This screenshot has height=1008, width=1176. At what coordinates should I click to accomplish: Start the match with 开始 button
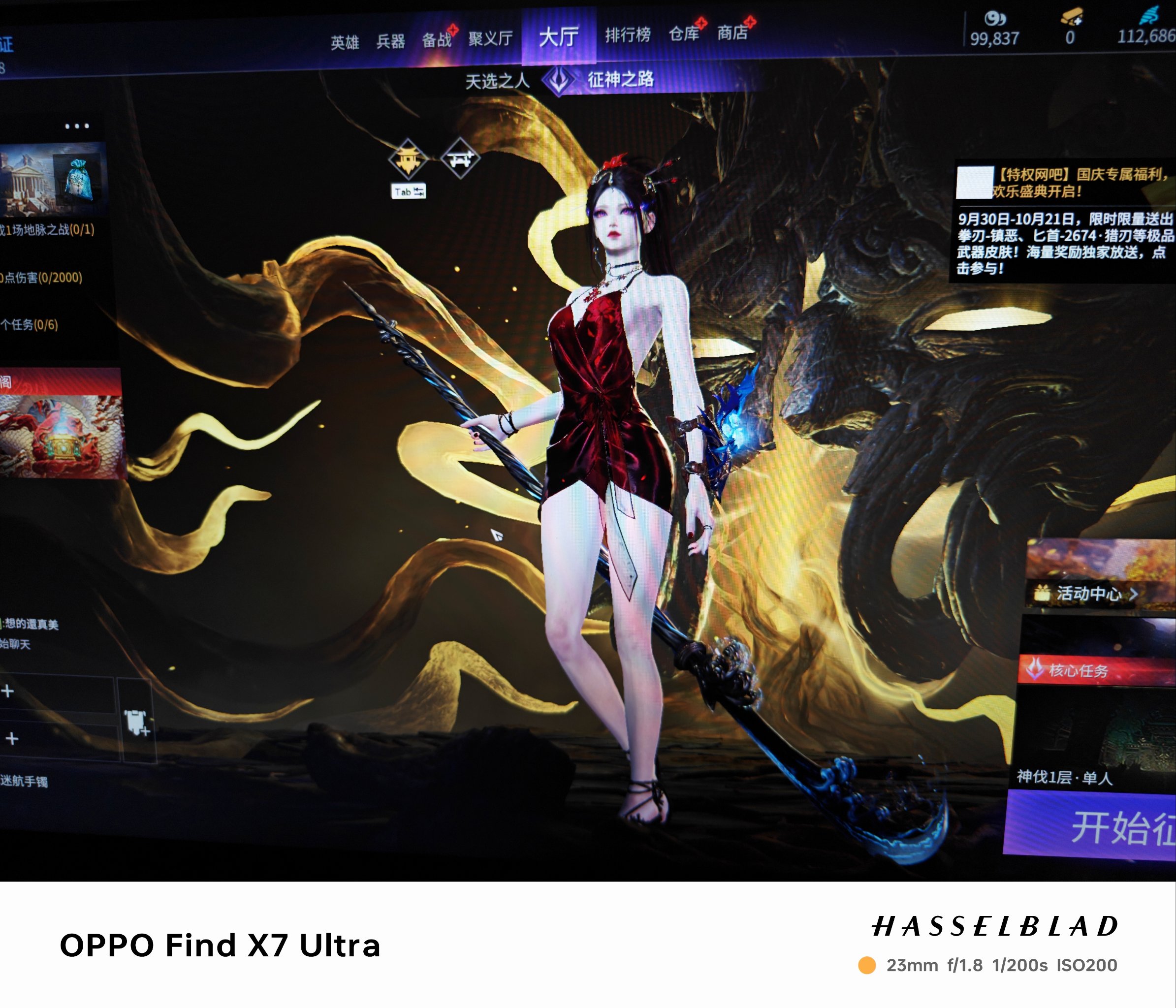pyautogui.click(x=1107, y=827)
